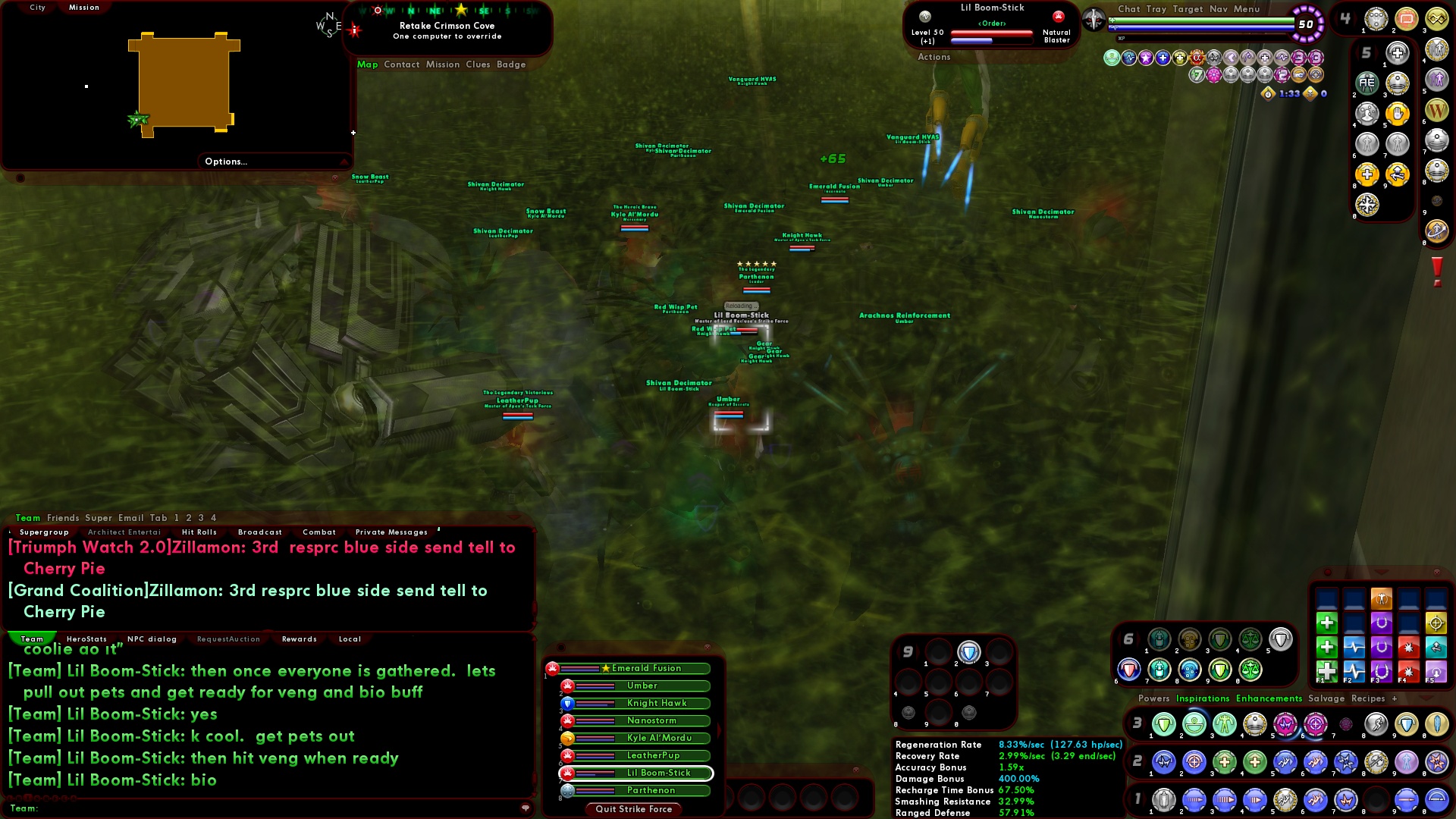The image size is (1456, 819).
Task: Select the first rifle power in tray 1
Action: pos(1192,800)
